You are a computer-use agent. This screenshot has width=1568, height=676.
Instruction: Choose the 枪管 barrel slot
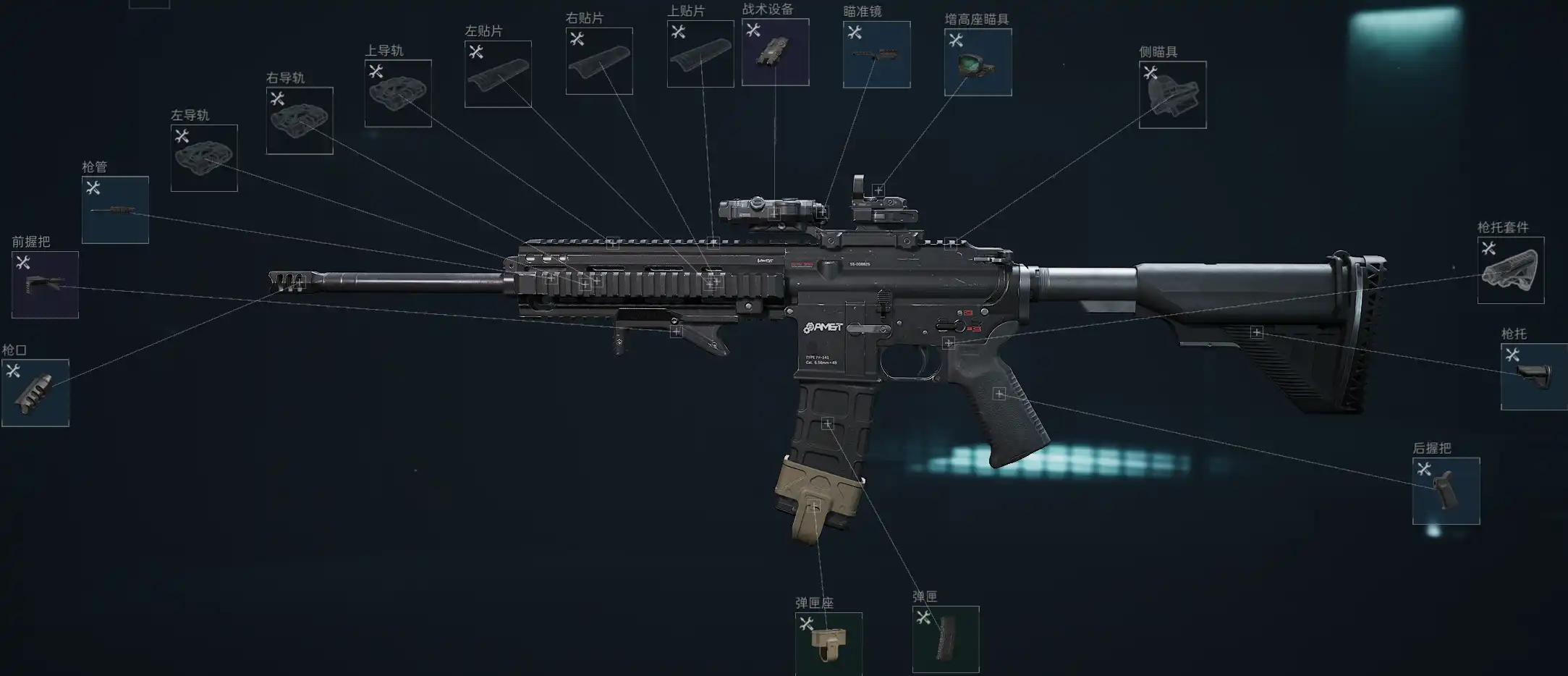click(x=115, y=210)
